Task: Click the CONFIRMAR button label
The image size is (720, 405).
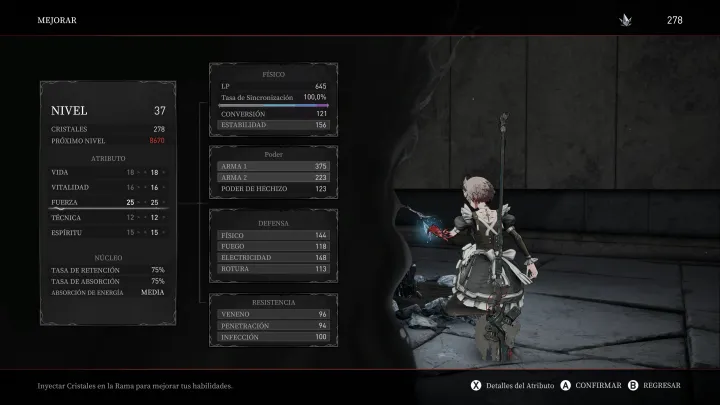Action: click(x=597, y=385)
